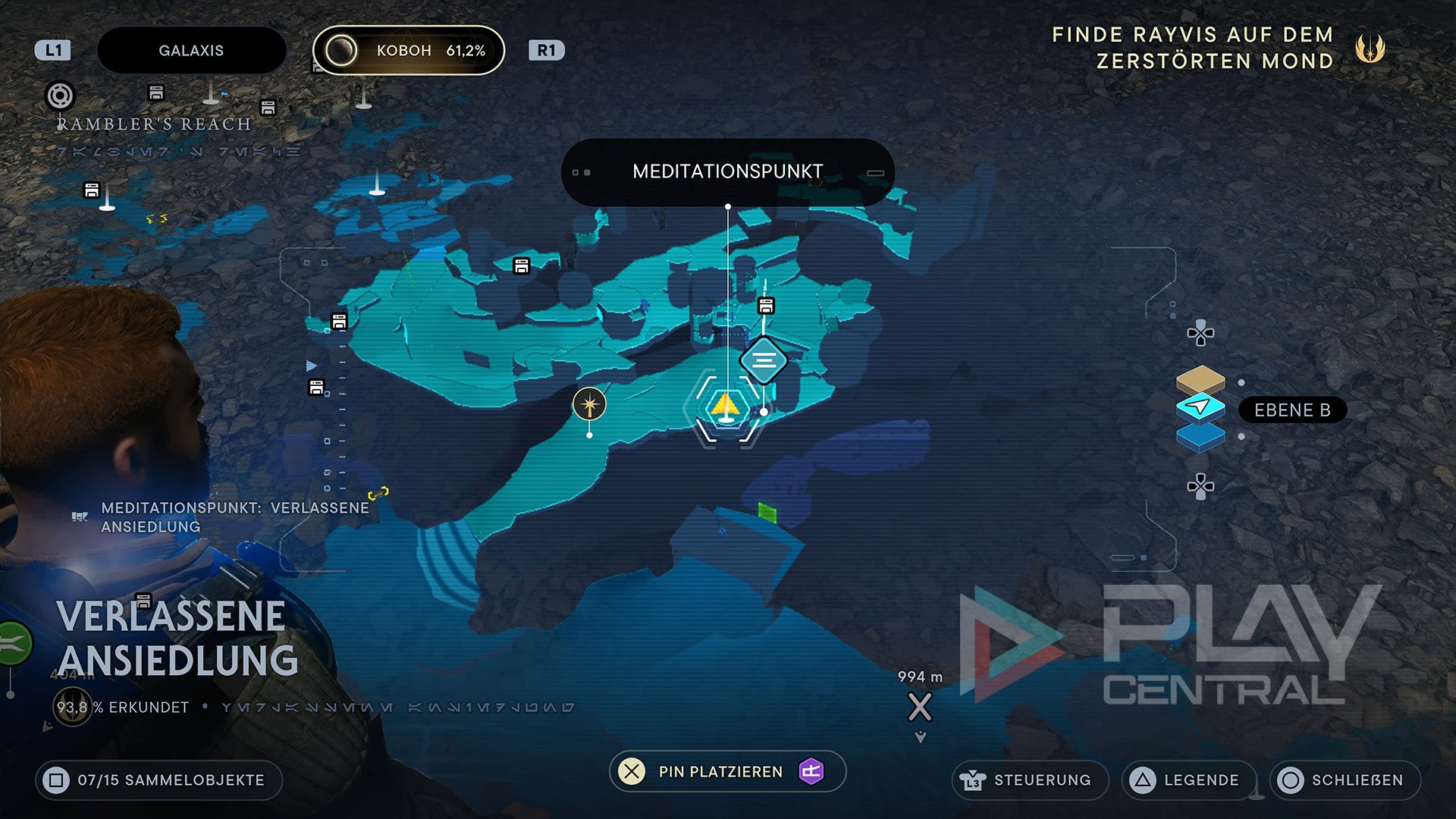The image size is (1456, 819).
Task: Open the Steuerung controls help
Action: pyautogui.click(x=1029, y=780)
